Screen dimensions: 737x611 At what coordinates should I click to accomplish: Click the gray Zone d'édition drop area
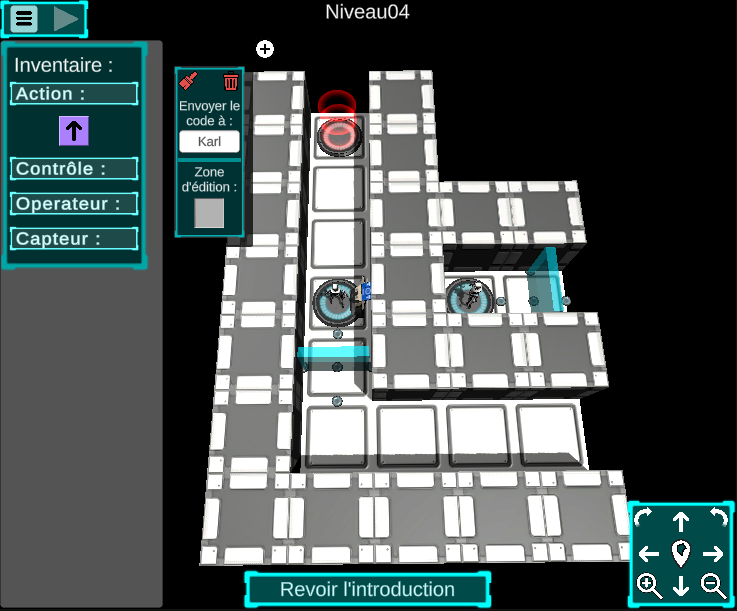(209, 213)
